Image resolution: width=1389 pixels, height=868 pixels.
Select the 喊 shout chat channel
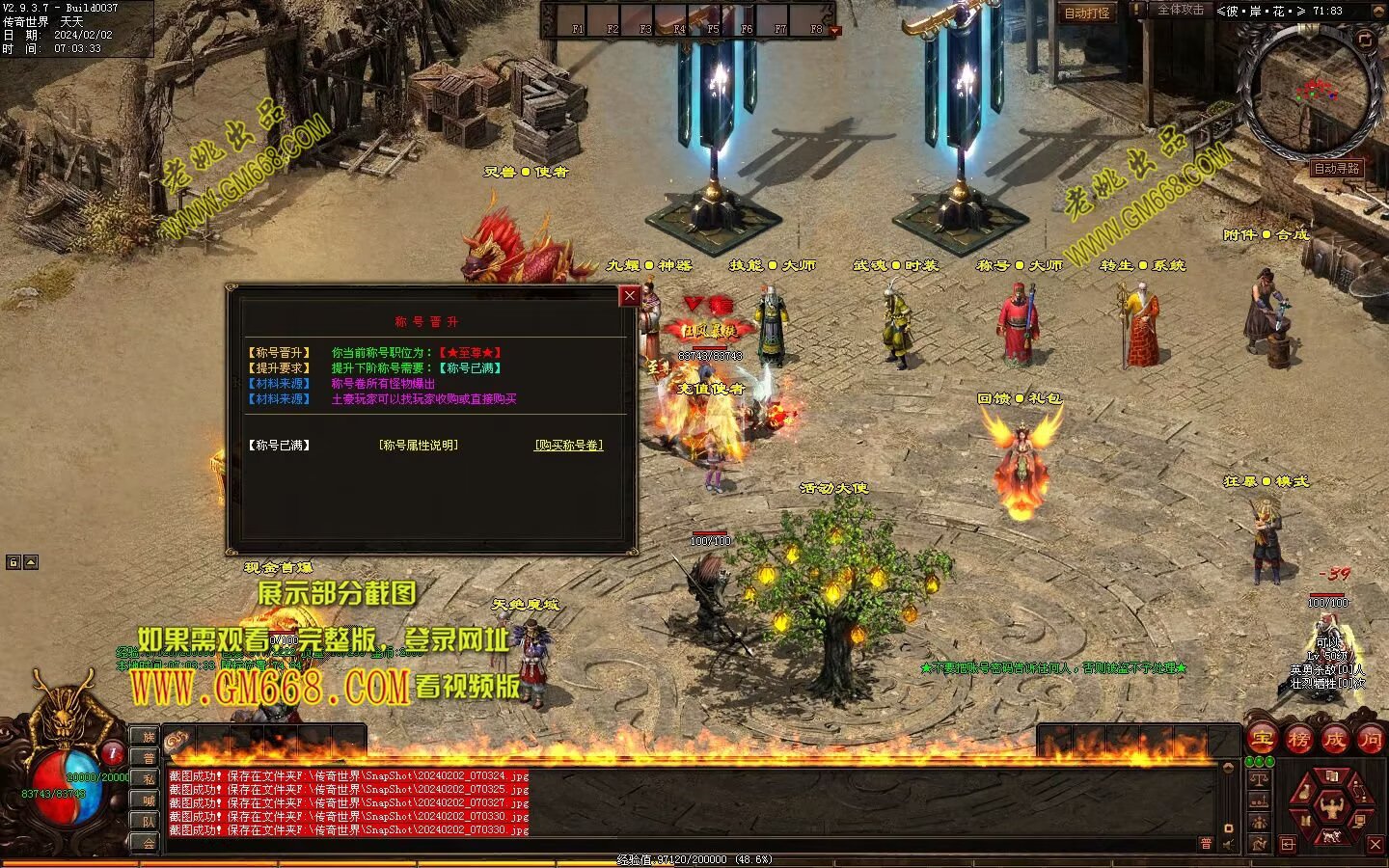point(149,800)
